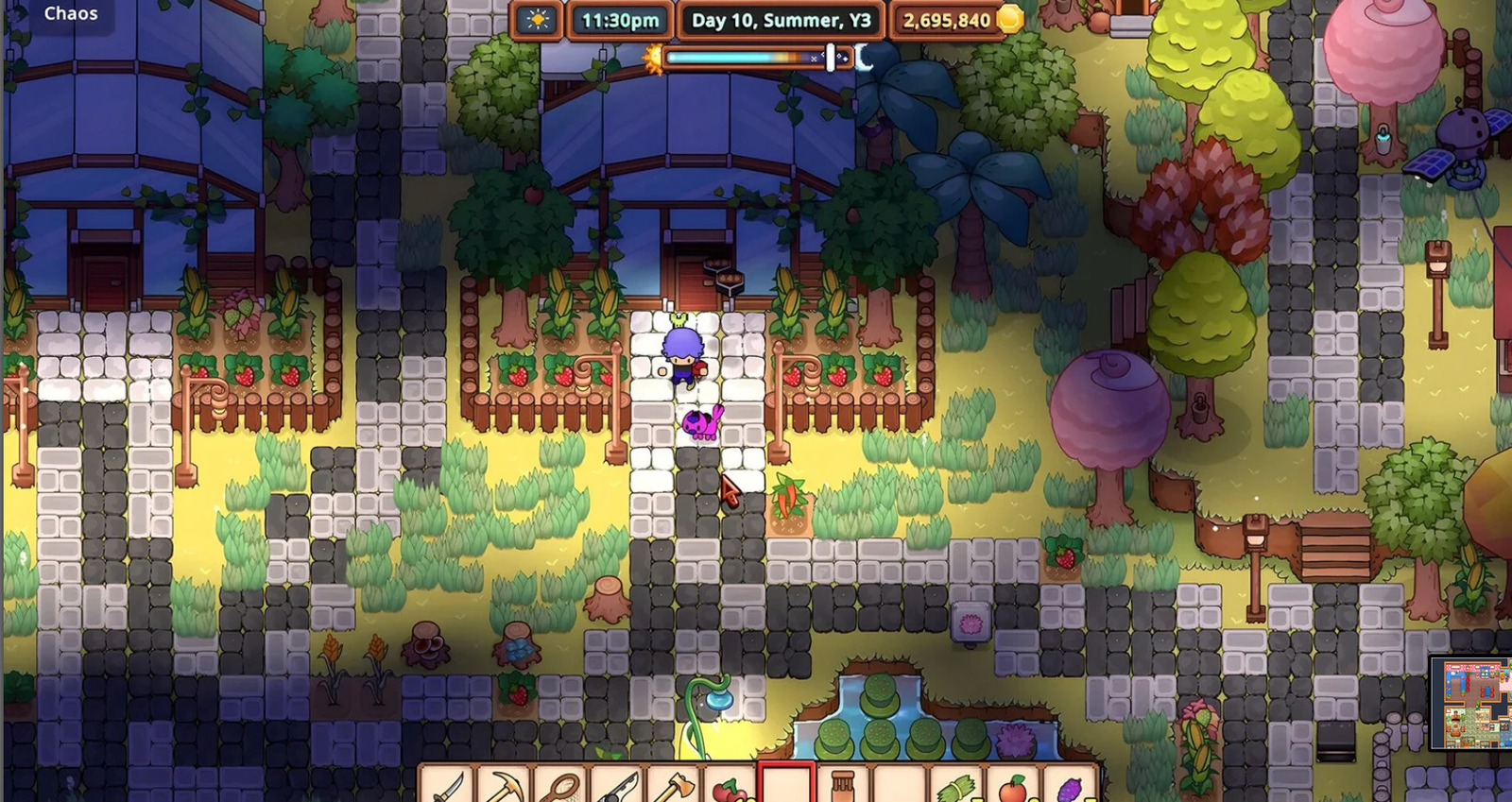Click the Day 10, Summer, Y3 display
Screen dimensions: 1512x802
(782, 20)
